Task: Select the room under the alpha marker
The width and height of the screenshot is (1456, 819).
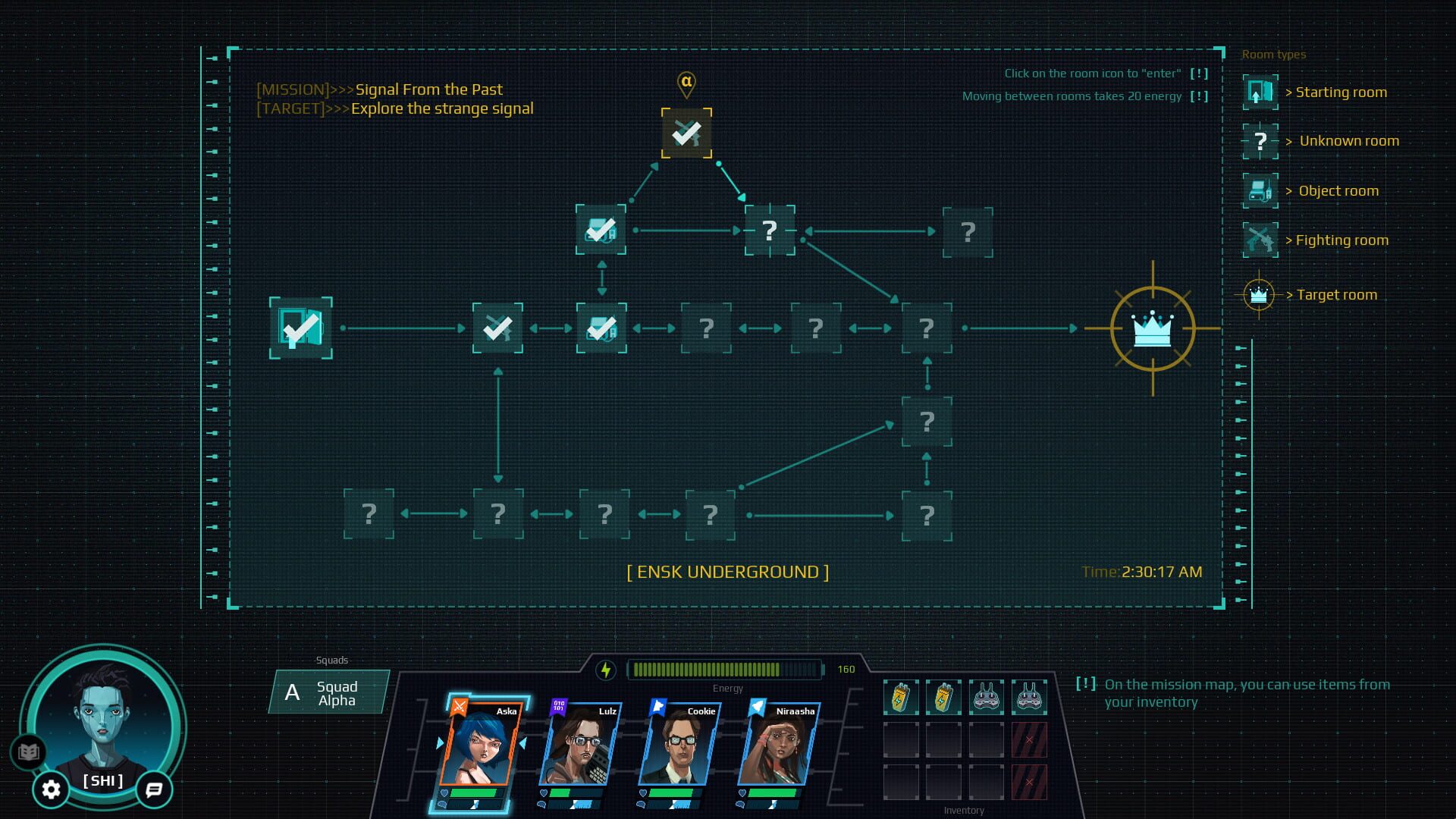Action: click(686, 133)
